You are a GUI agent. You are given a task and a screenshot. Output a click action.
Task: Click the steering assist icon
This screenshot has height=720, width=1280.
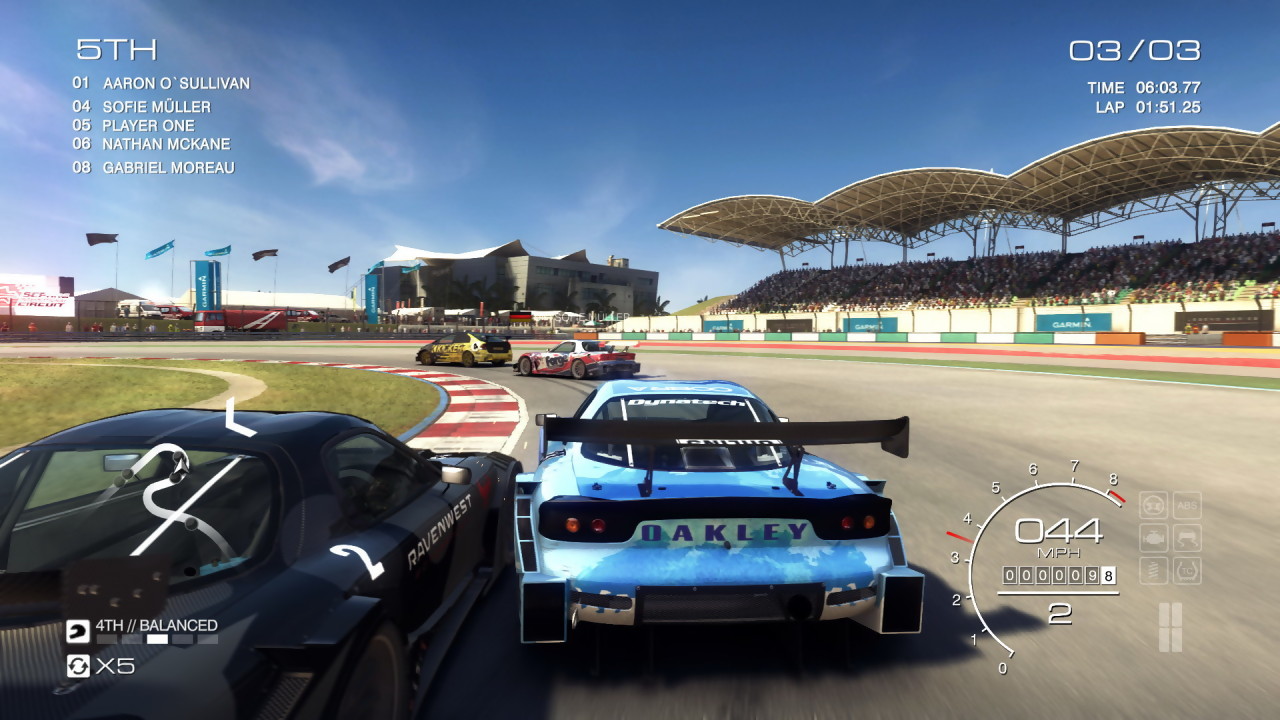[1153, 506]
